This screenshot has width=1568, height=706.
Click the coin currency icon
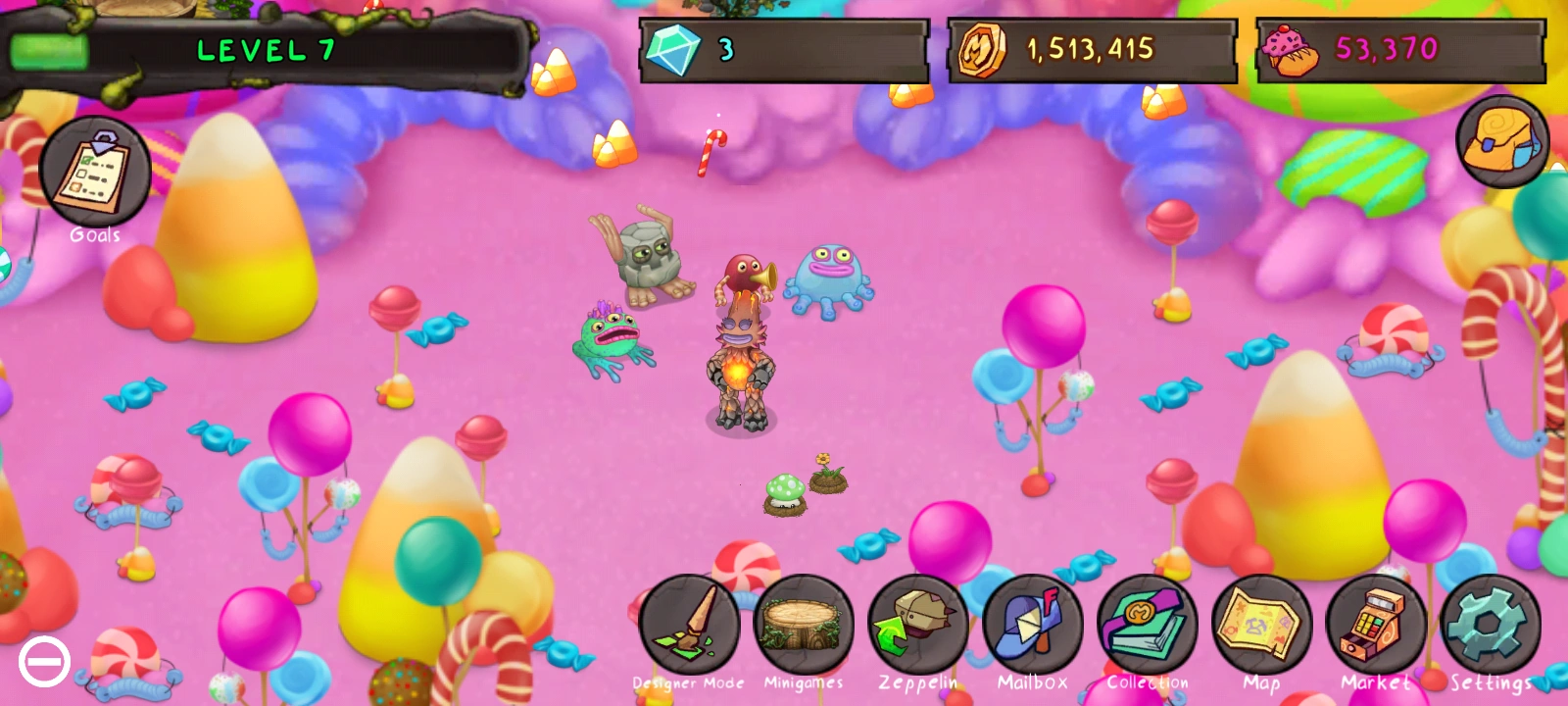click(984, 51)
